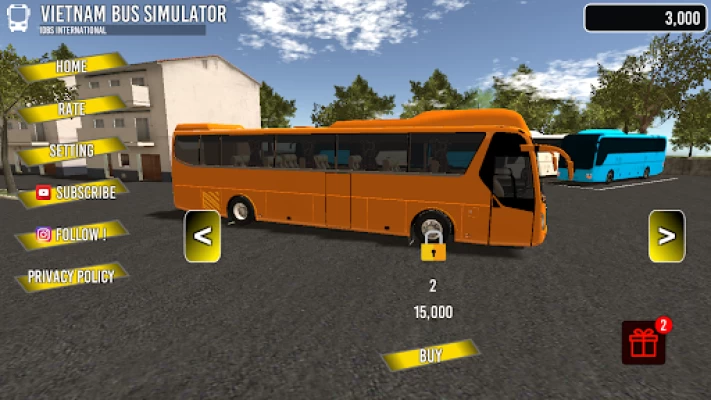Open the Setting menu
The width and height of the screenshot is (711, 400).
(72, 151)
